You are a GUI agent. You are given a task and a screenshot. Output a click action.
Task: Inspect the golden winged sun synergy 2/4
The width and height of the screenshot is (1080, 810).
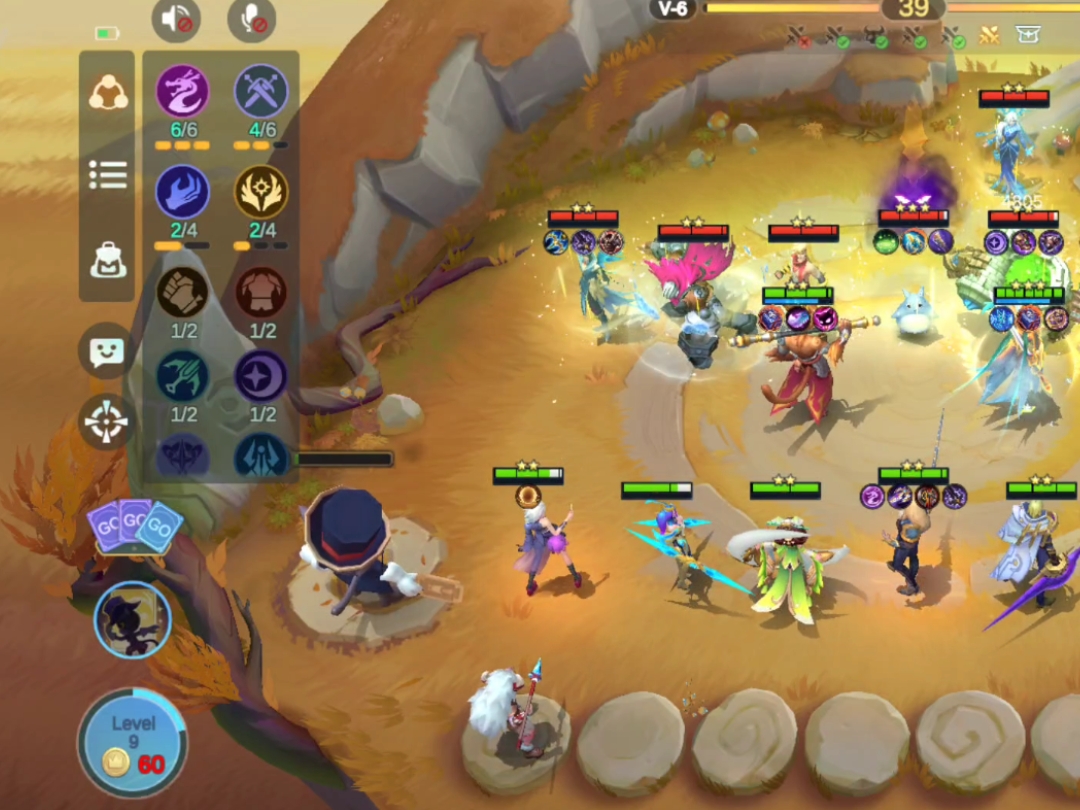click(x=261, y=192)
